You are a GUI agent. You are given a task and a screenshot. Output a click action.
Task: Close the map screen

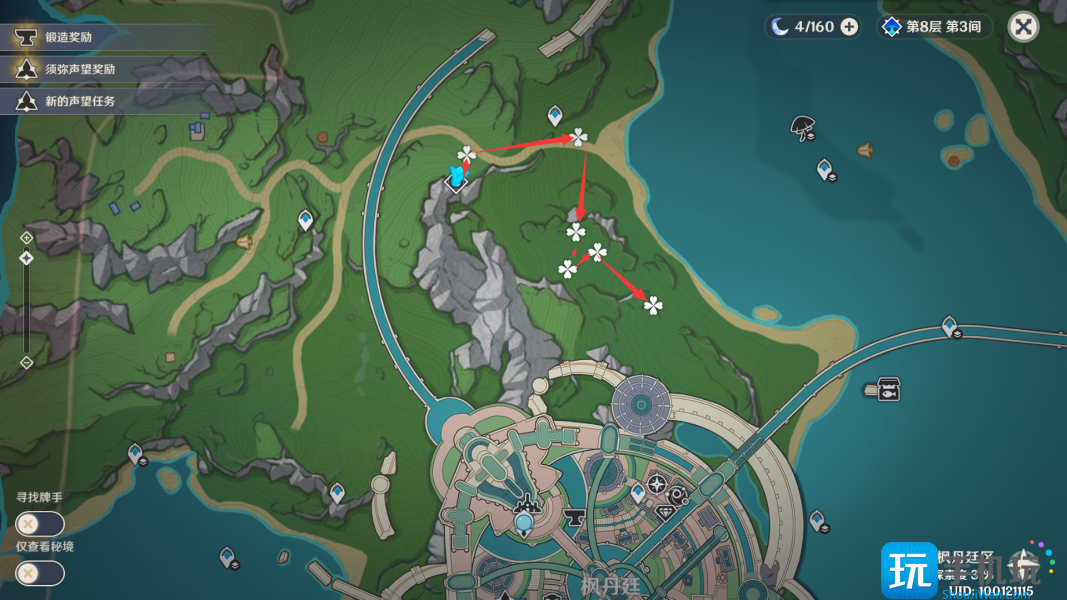click(x=1023, y=27)
